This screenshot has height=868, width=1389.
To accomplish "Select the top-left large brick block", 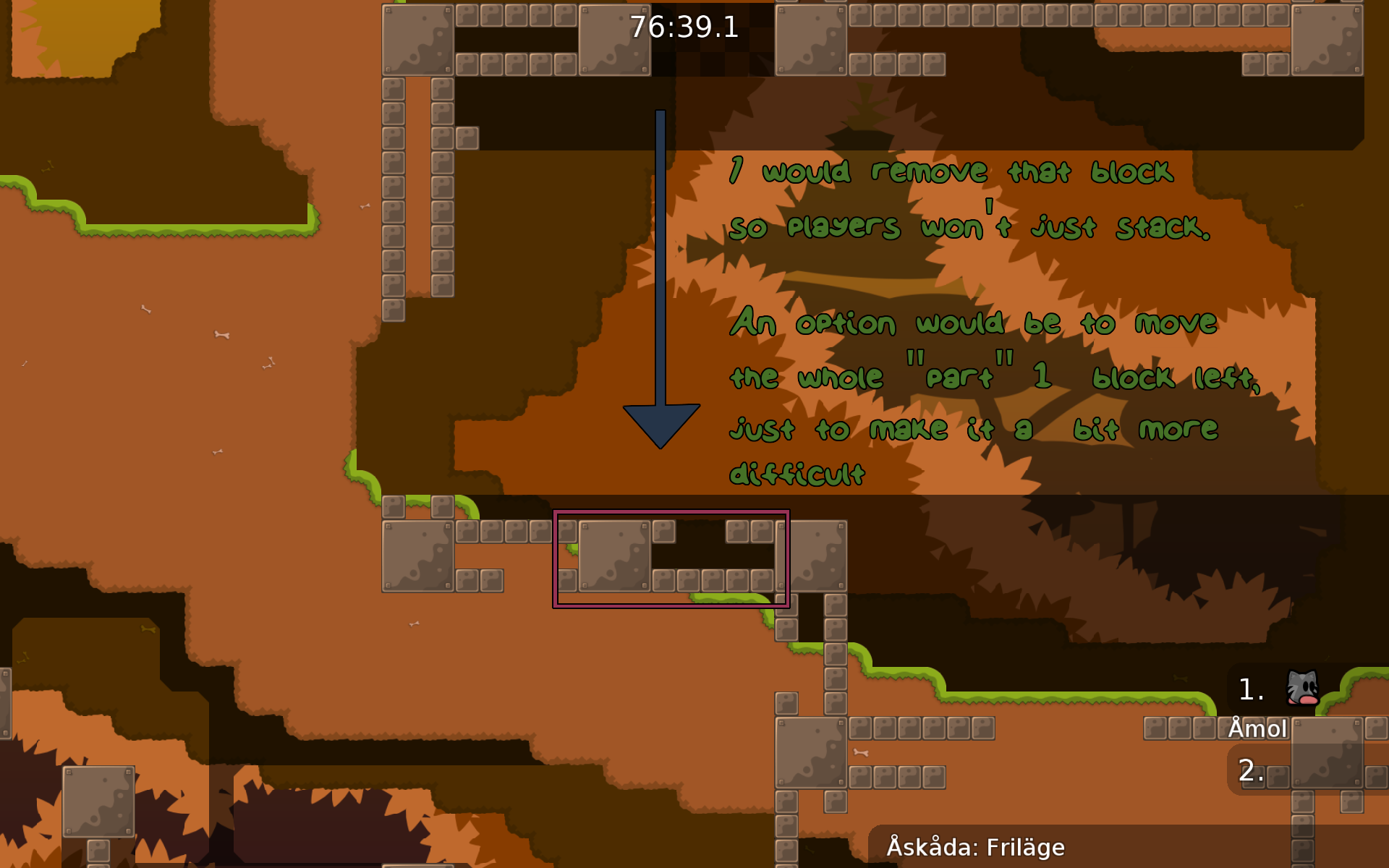I will point(418,40).
